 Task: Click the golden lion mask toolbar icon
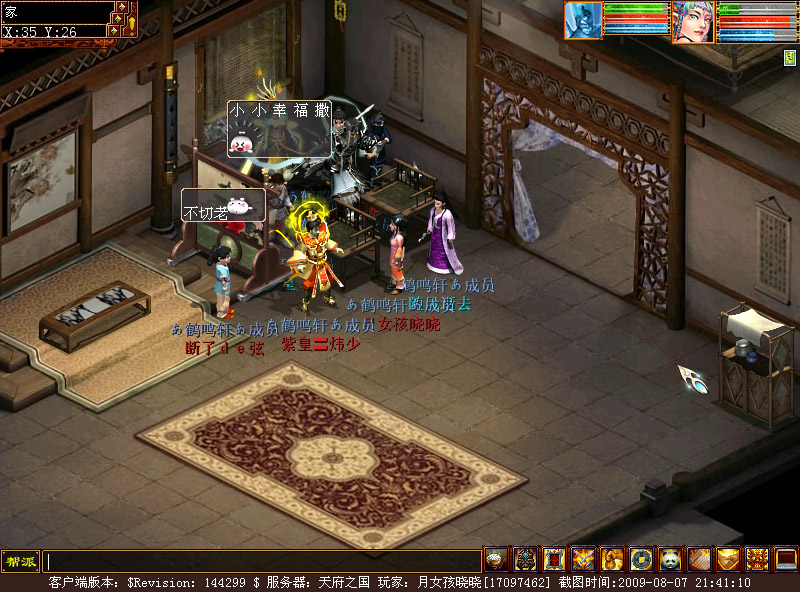point(757,560)
